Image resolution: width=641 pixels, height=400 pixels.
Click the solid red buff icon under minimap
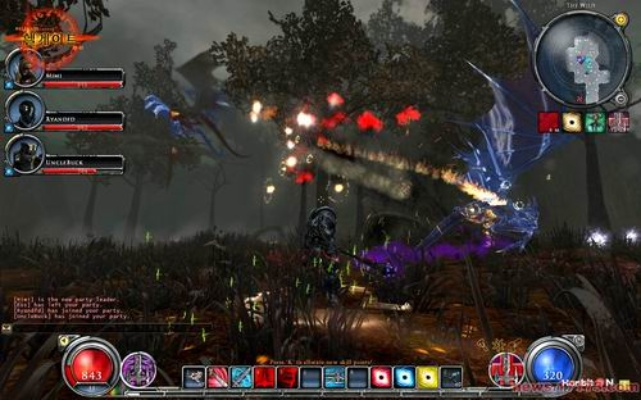tap(547, 122)
